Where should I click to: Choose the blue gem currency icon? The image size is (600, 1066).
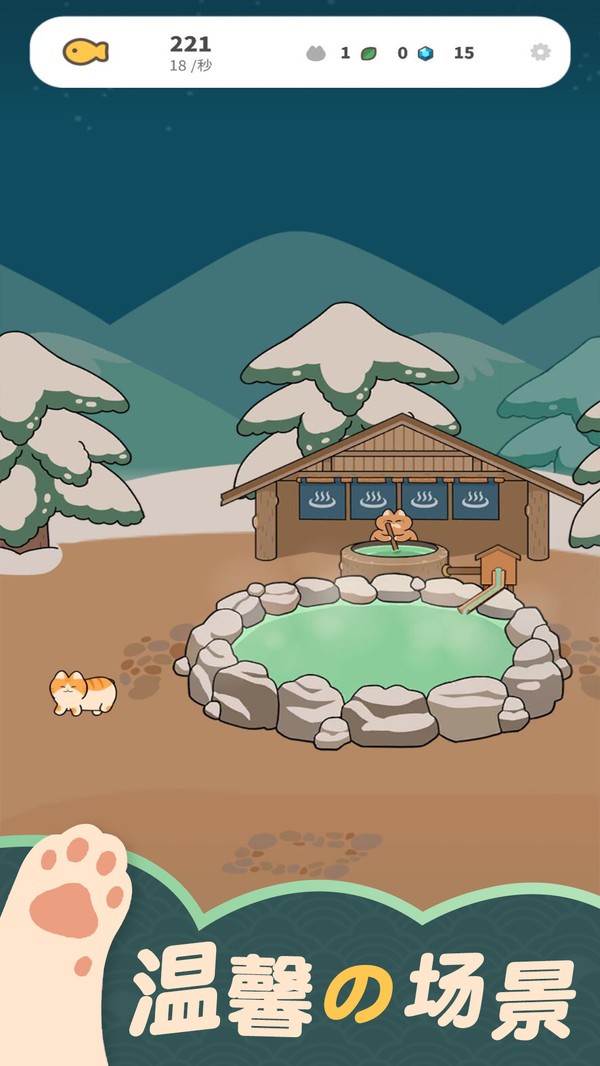(x=426, y=53)
